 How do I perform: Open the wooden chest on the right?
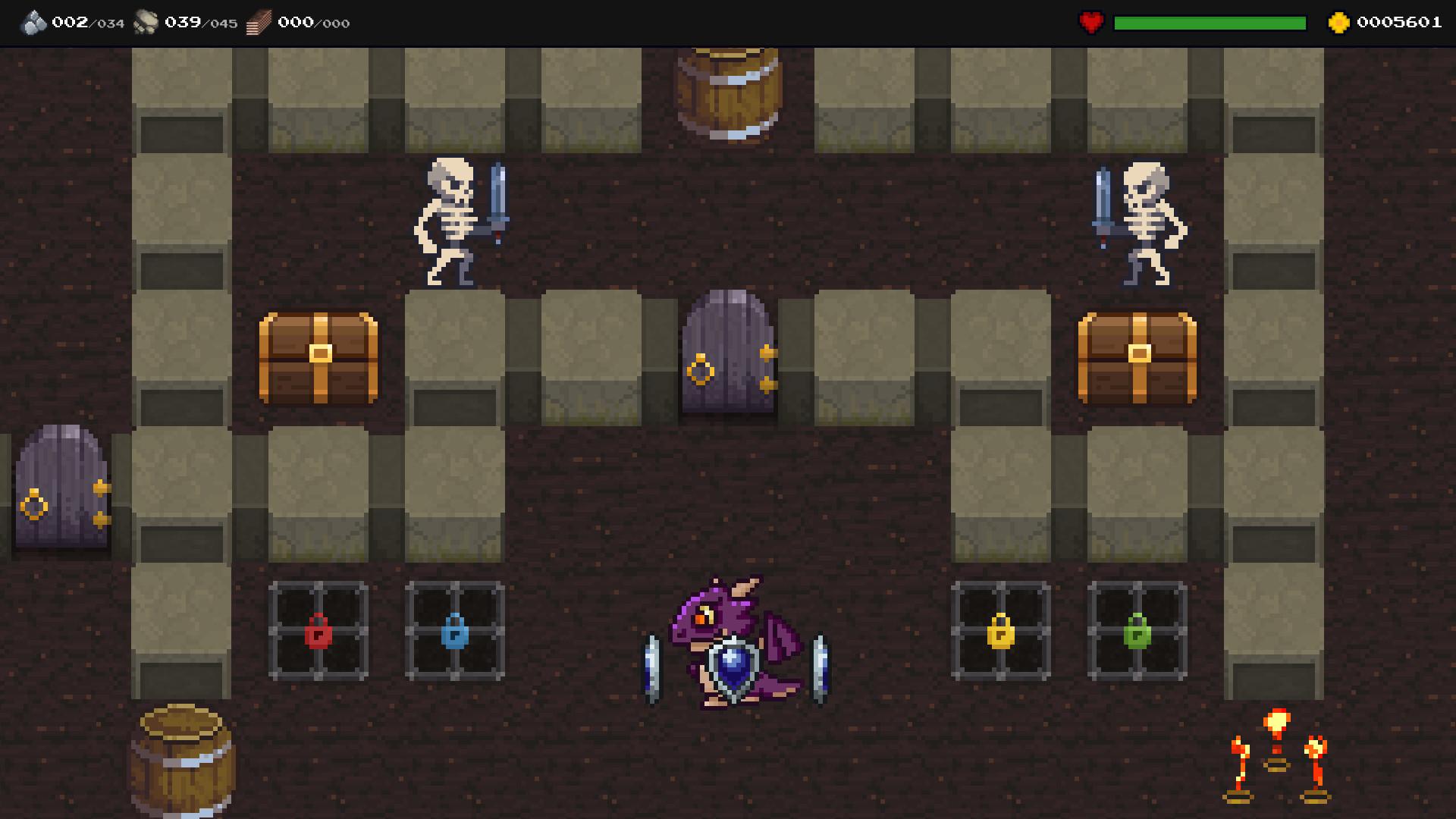(x=1137, y=356)
